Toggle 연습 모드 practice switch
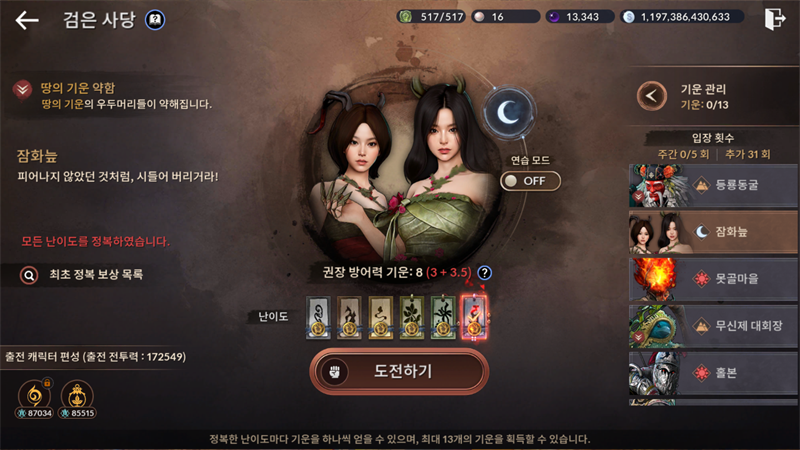This screenshot has height=450, width=800. click(530, 181)
